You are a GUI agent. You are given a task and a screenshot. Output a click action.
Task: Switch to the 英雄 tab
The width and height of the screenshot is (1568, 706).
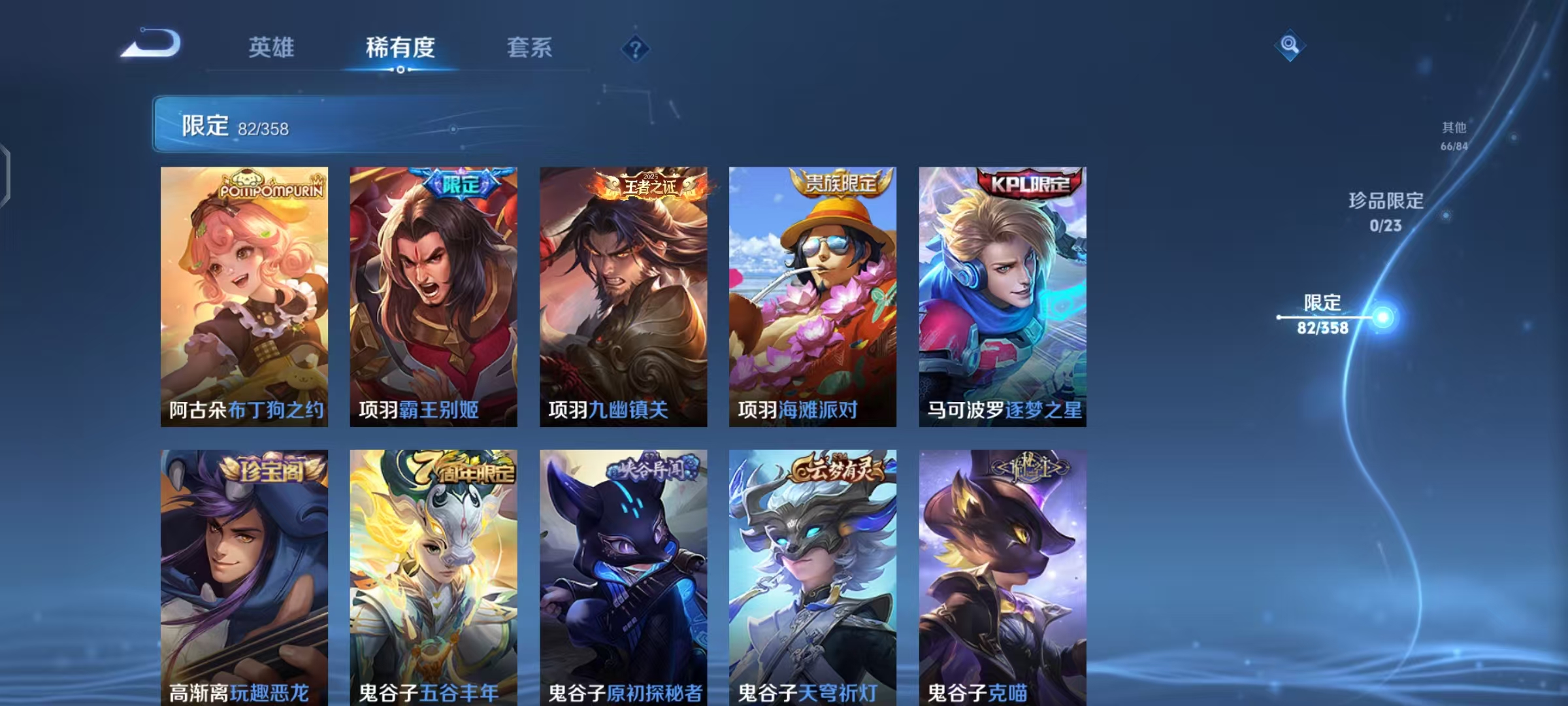click(x=272, y=46)
